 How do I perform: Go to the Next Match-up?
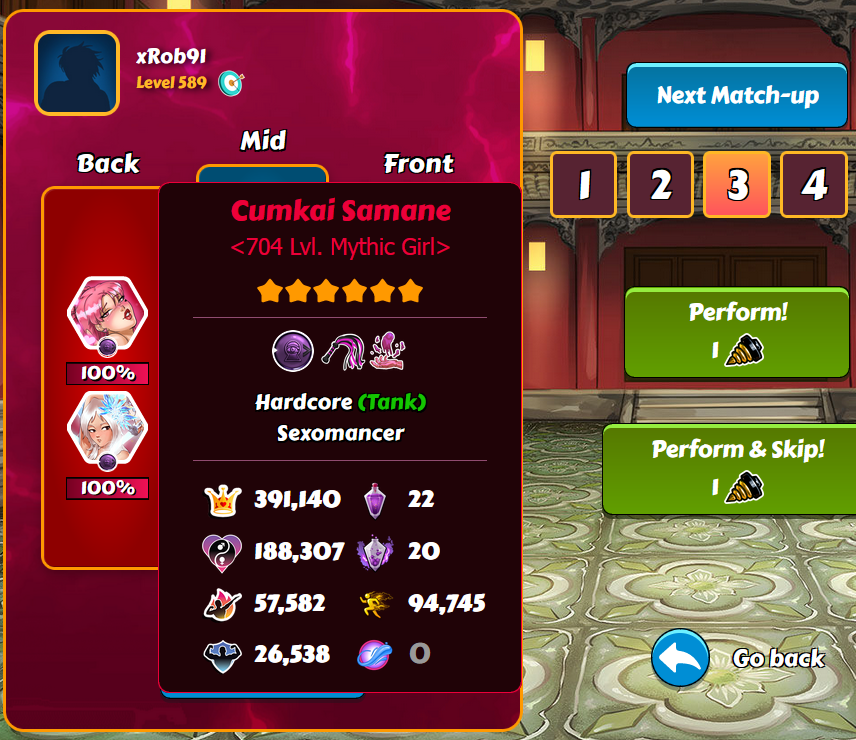737,96
